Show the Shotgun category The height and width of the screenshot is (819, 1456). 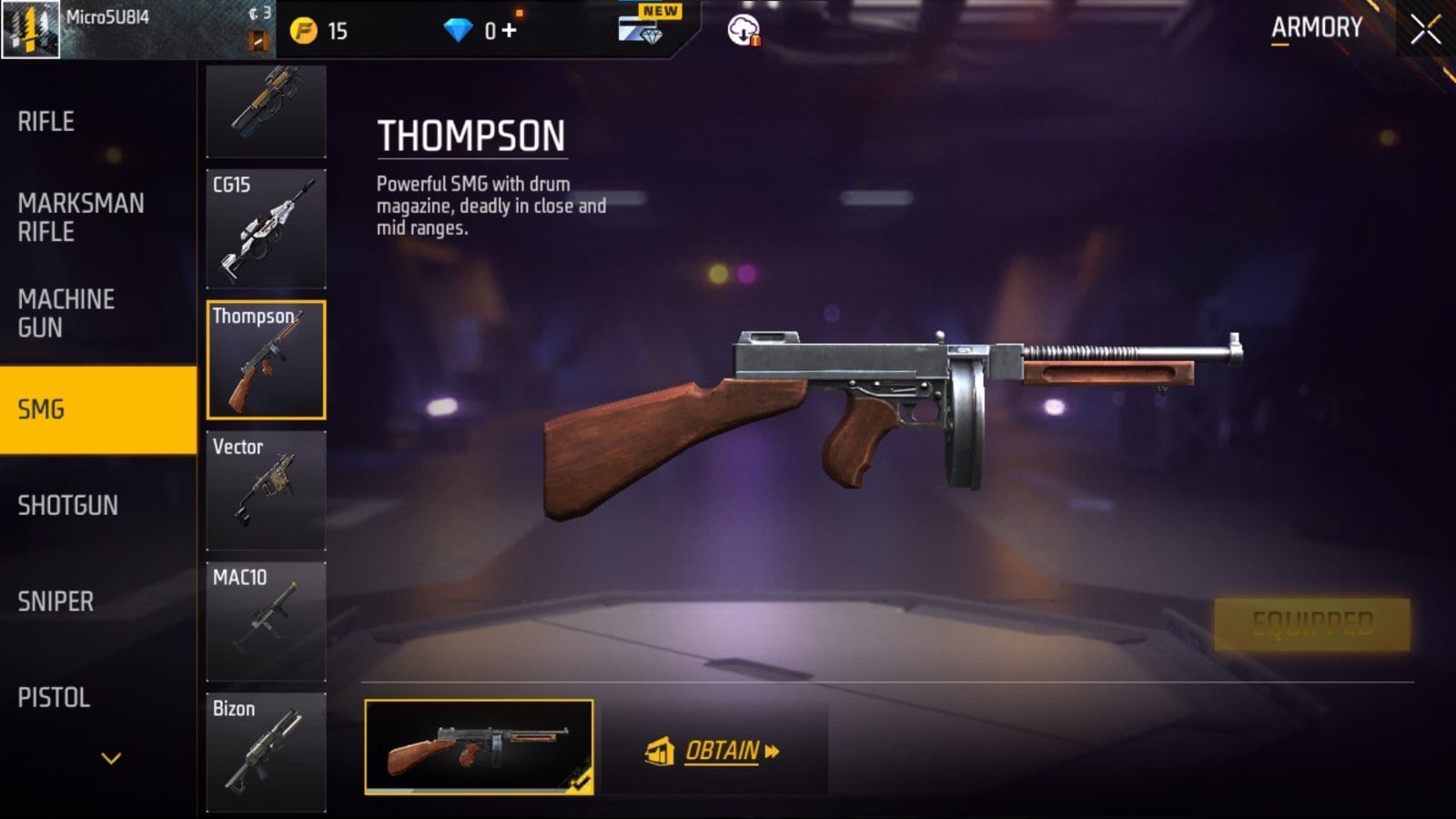tap(68, 505)
